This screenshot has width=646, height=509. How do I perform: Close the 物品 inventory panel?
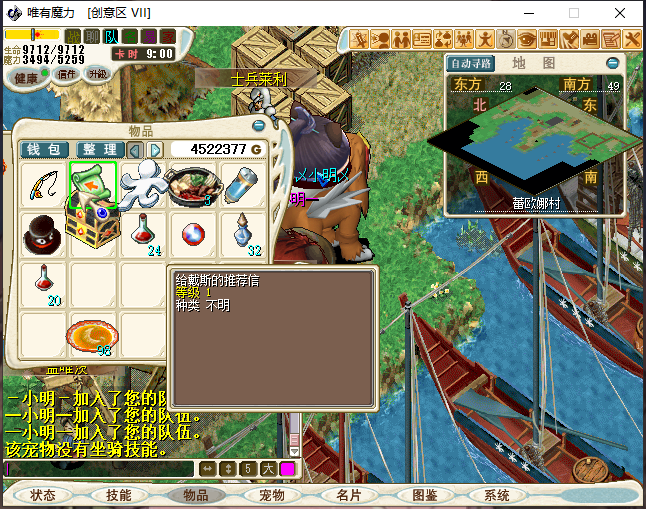[259, 126]
